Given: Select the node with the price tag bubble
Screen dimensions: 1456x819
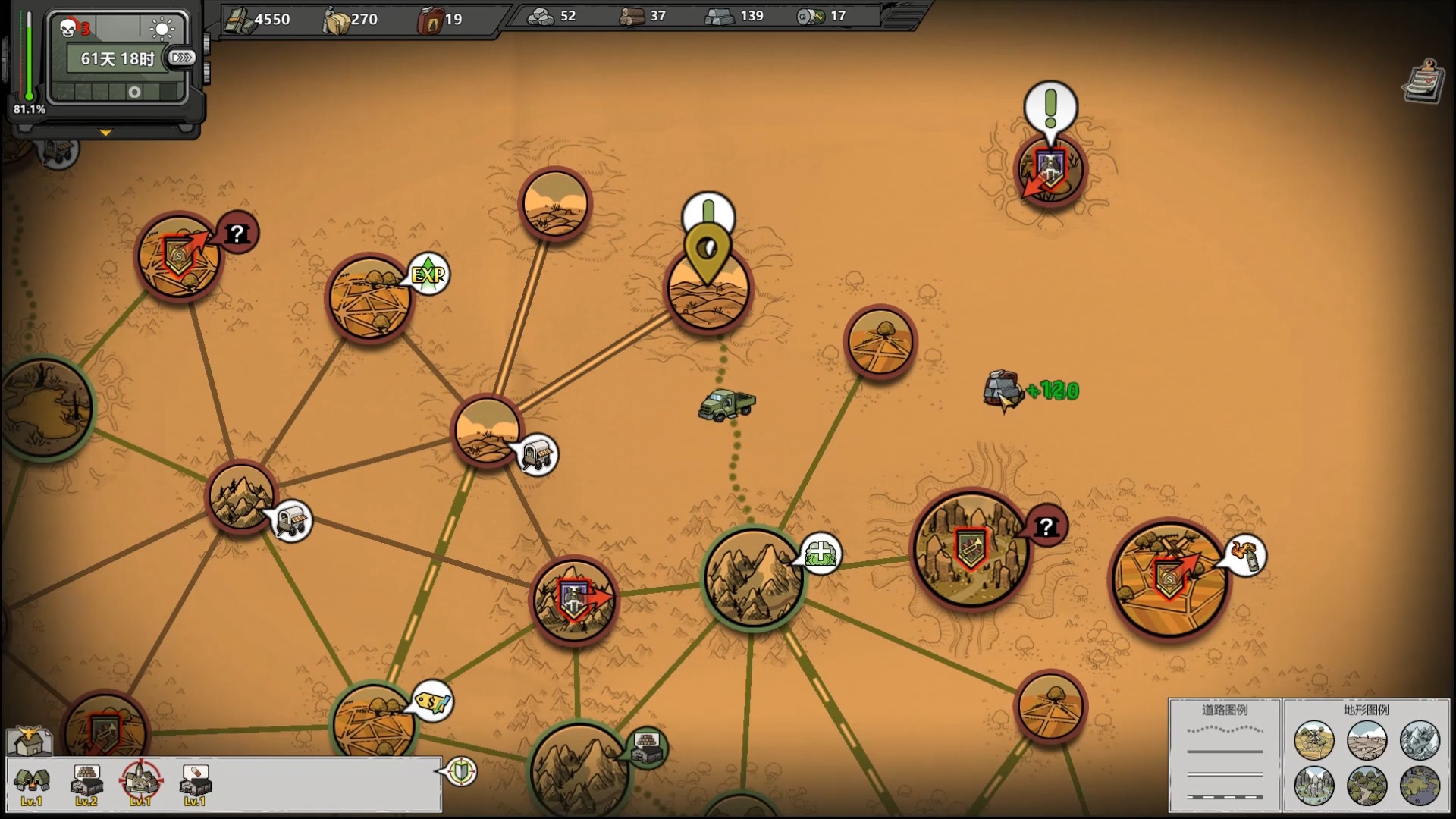Looking at the screenshot, I should point(373,721).
